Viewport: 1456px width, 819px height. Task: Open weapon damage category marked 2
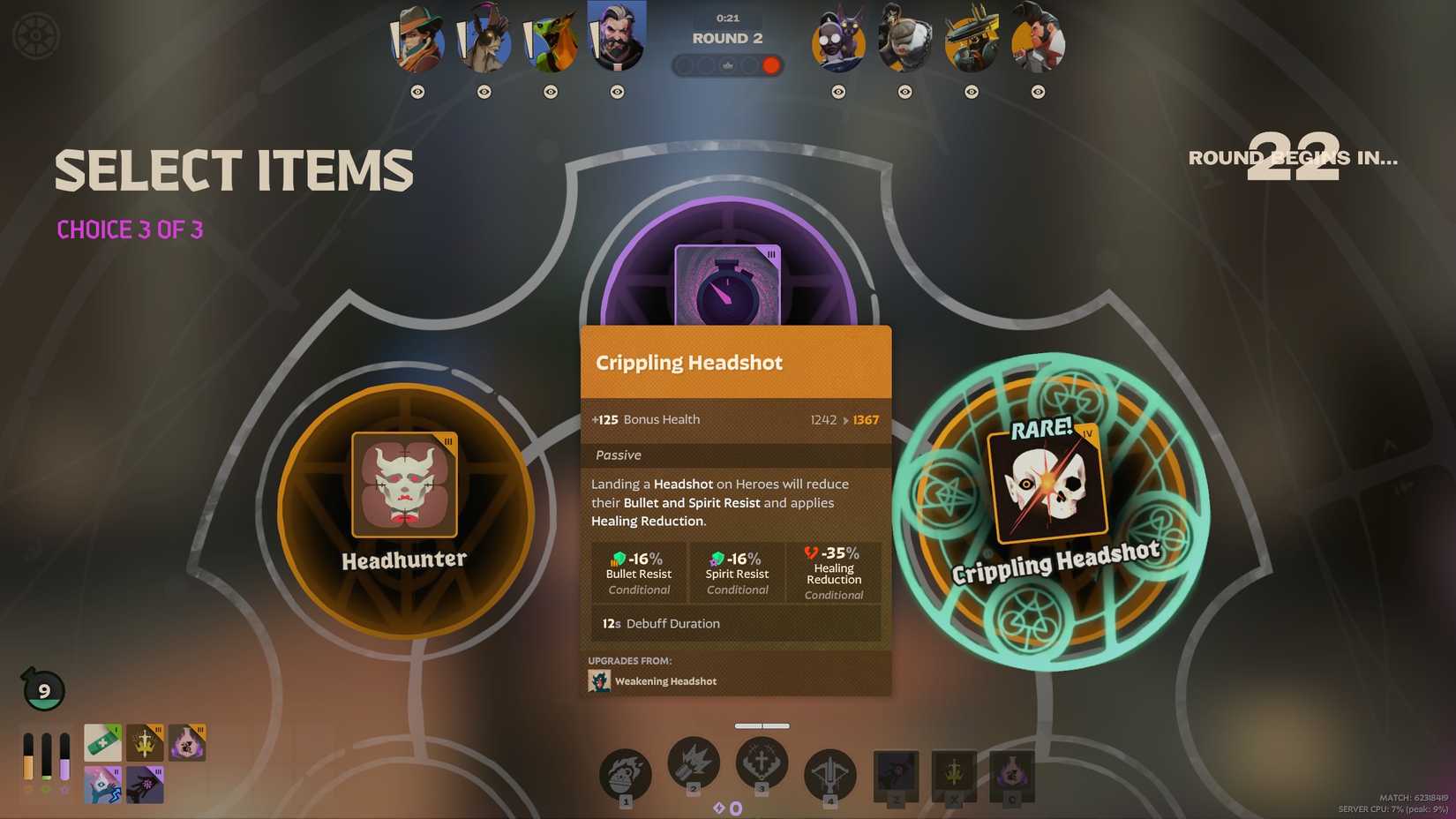pos(694,764)
